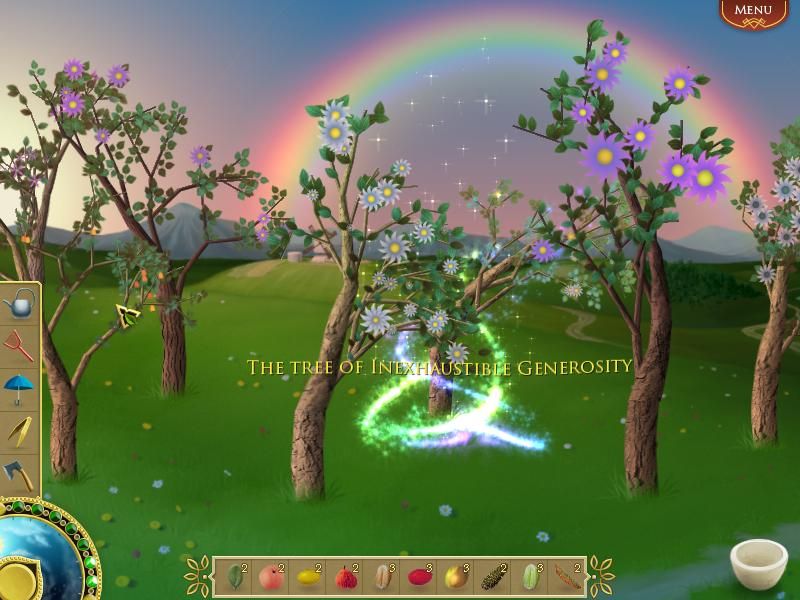
Task: Choose the peach seed slot
Action: [x=270, y=577]
